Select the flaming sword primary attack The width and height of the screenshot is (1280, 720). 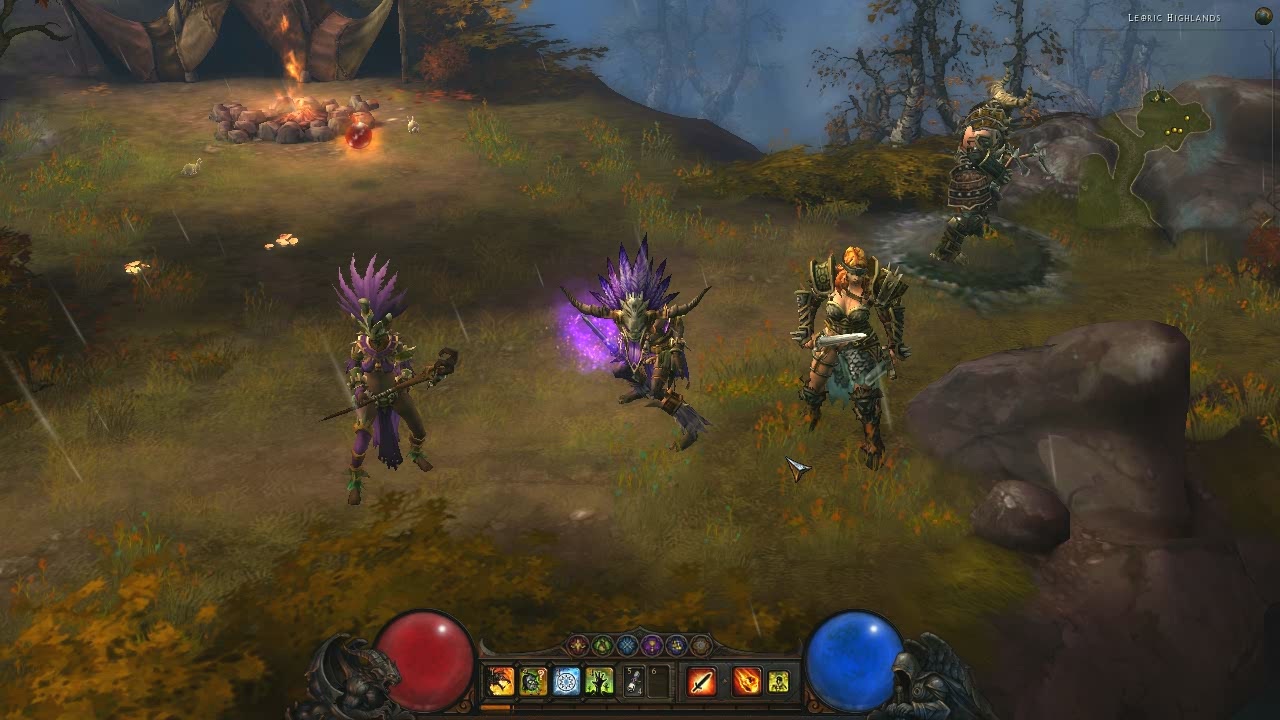702,682
